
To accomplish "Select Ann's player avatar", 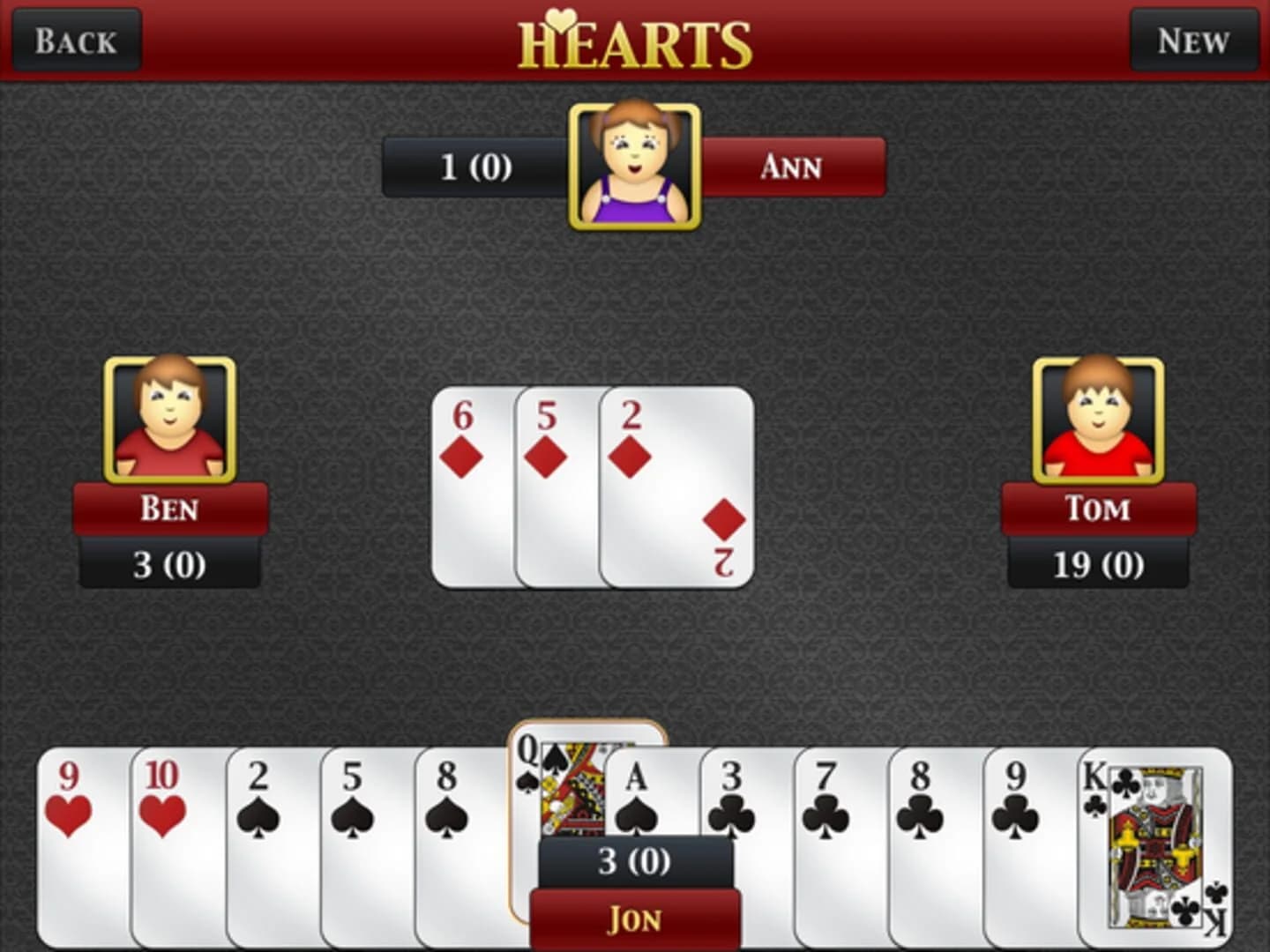I will [633, 167].
